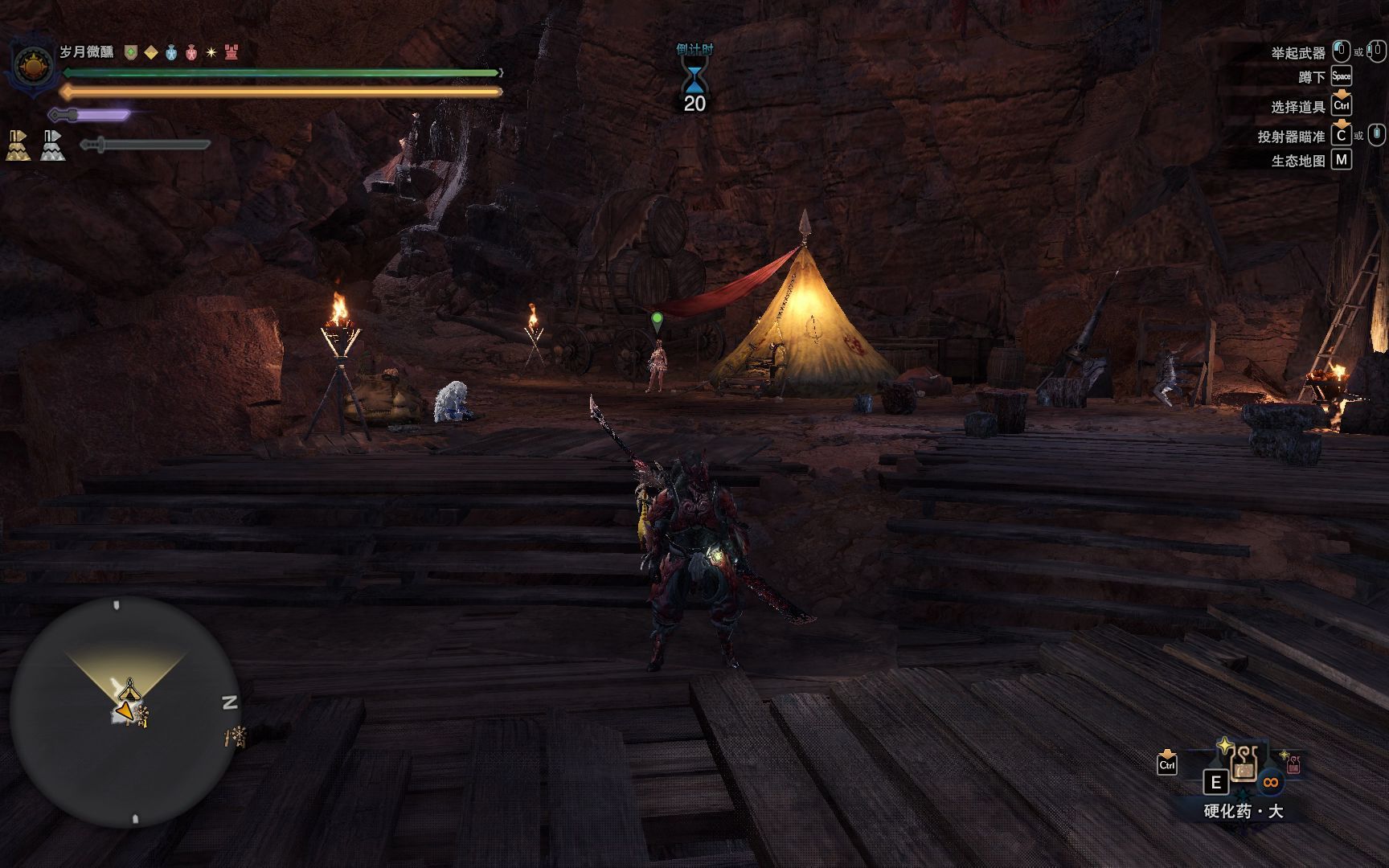Click the blue jar buff icon

pyautogui.click(x=171, y=52)
